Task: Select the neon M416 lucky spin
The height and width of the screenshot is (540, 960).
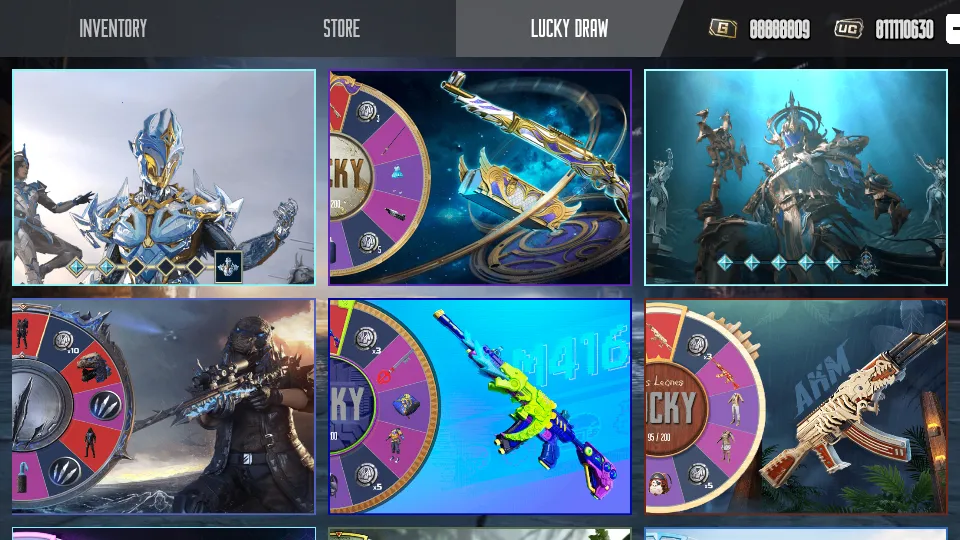Action: [480, 406]
